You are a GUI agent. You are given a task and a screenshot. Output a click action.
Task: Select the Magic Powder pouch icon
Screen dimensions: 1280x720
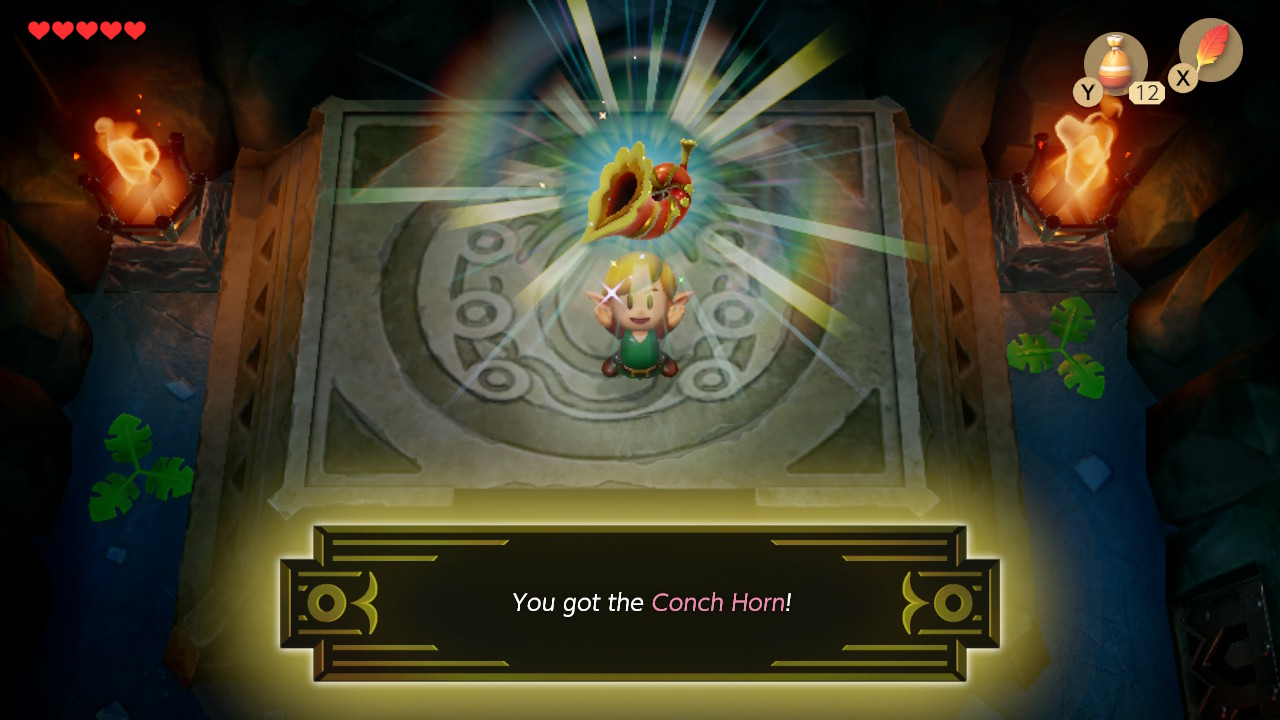coord(1116,62)
